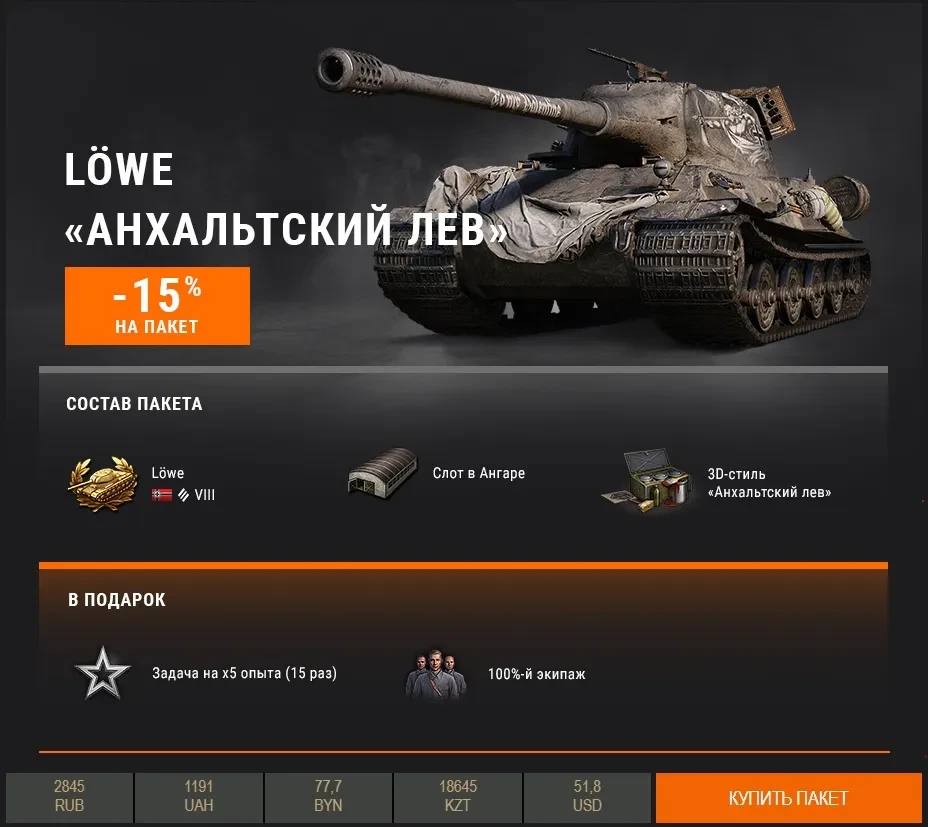Choose the UAH currency price
The height and width of the screenshot is (827, 928).
(199, 797)
